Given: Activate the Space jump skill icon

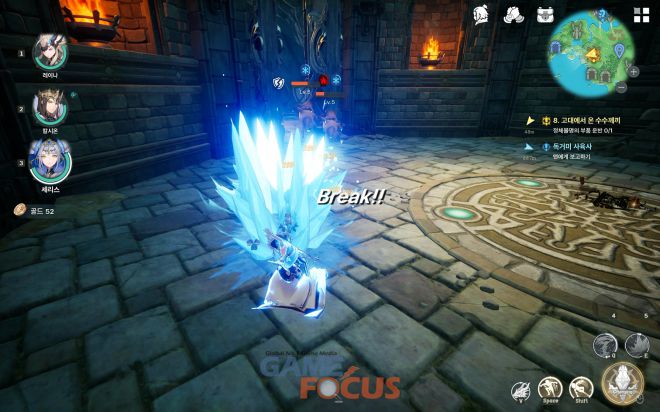Looking at the screenshot, I should (x=549, y=388).
